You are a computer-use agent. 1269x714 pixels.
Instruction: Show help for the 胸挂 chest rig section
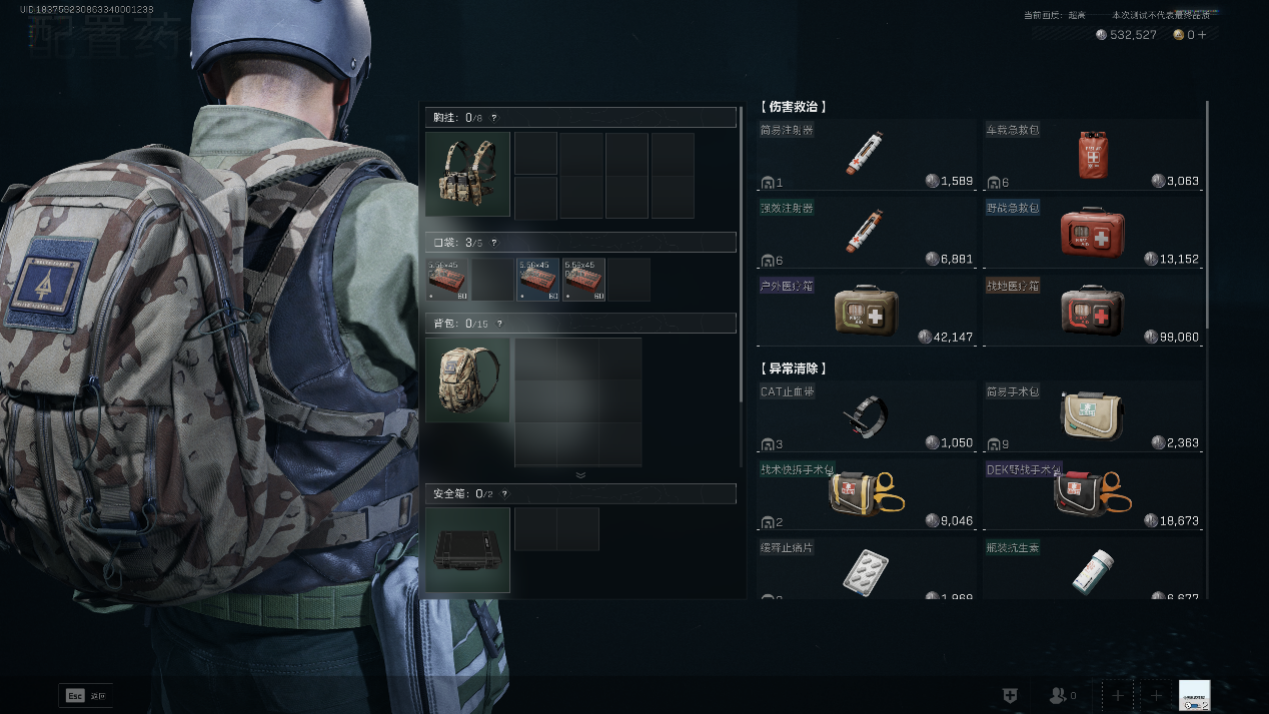click(493, 118)
